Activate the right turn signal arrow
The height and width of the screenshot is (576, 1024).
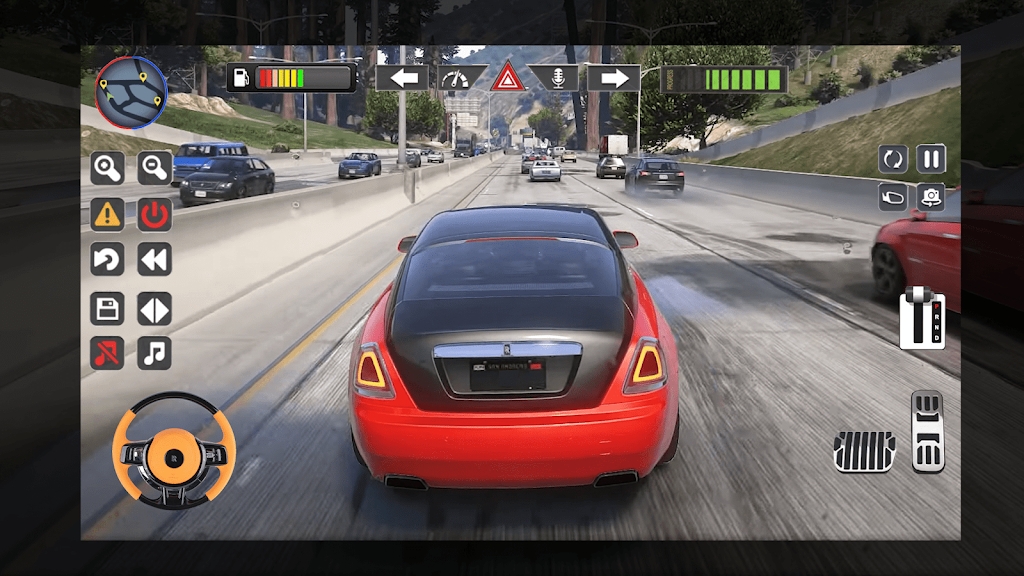pyautogui.click(x=613, y=78)
